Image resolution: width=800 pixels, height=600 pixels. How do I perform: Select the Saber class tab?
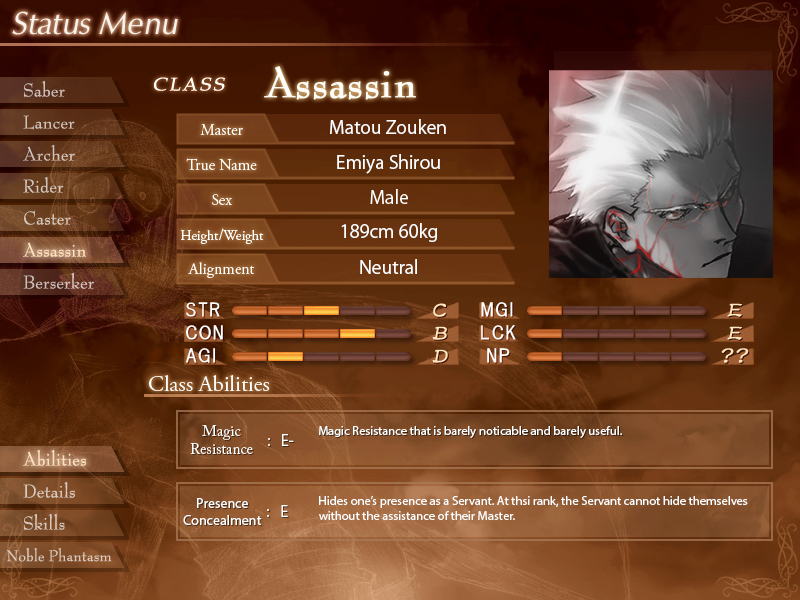[45, 91]
